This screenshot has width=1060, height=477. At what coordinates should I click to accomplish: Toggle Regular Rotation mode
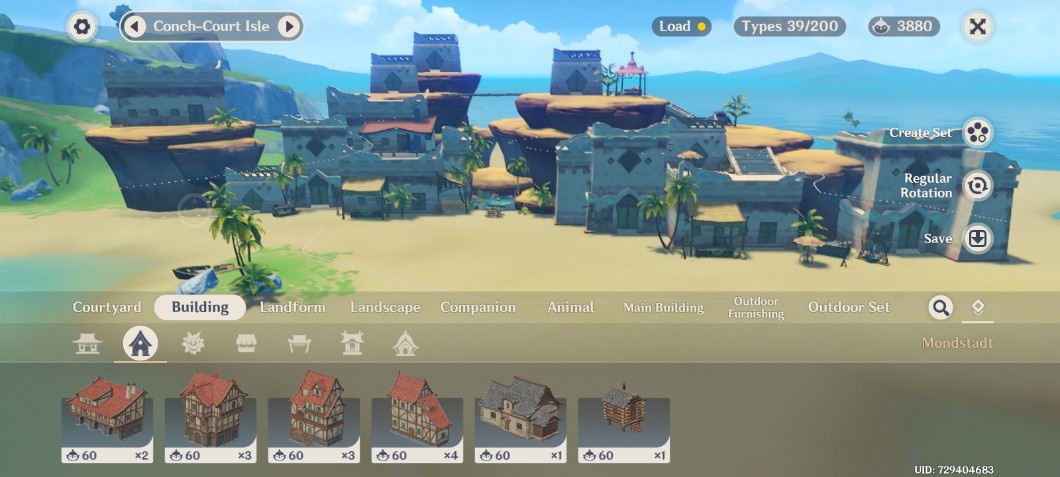pyautogui.click(x=977, y=185)
